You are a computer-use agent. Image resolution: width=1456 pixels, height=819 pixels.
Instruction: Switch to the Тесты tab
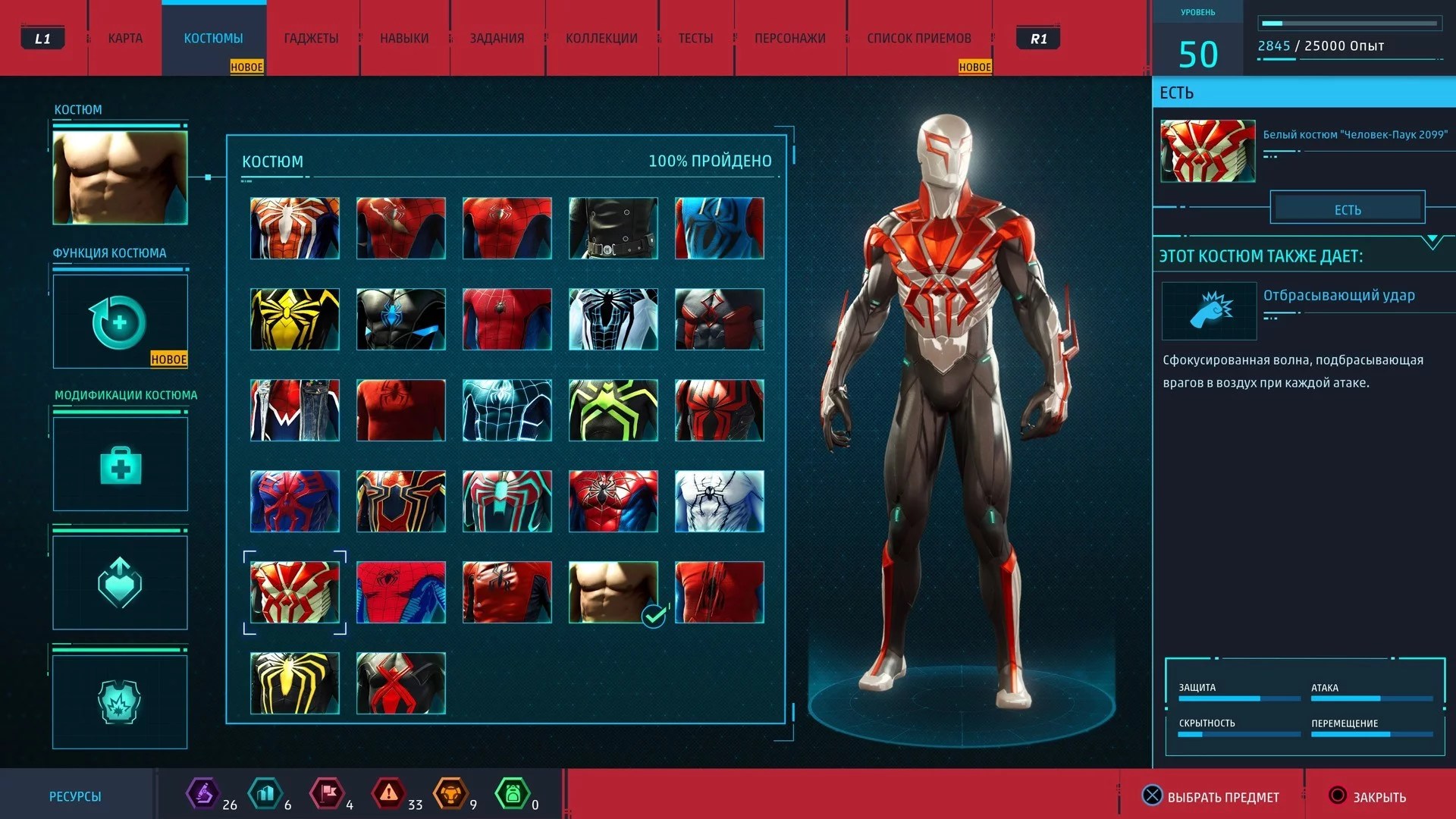695,39
